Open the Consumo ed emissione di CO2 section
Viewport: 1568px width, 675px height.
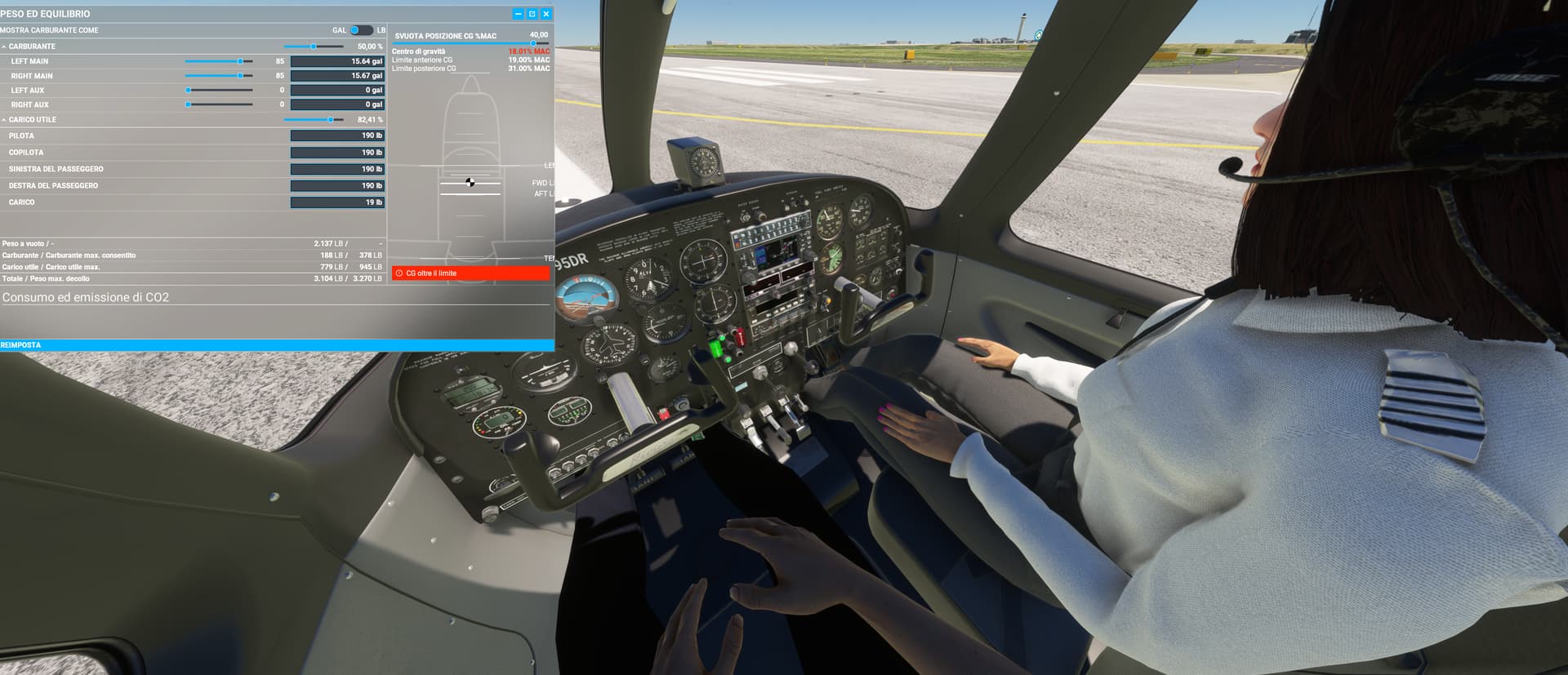(87, 297)
